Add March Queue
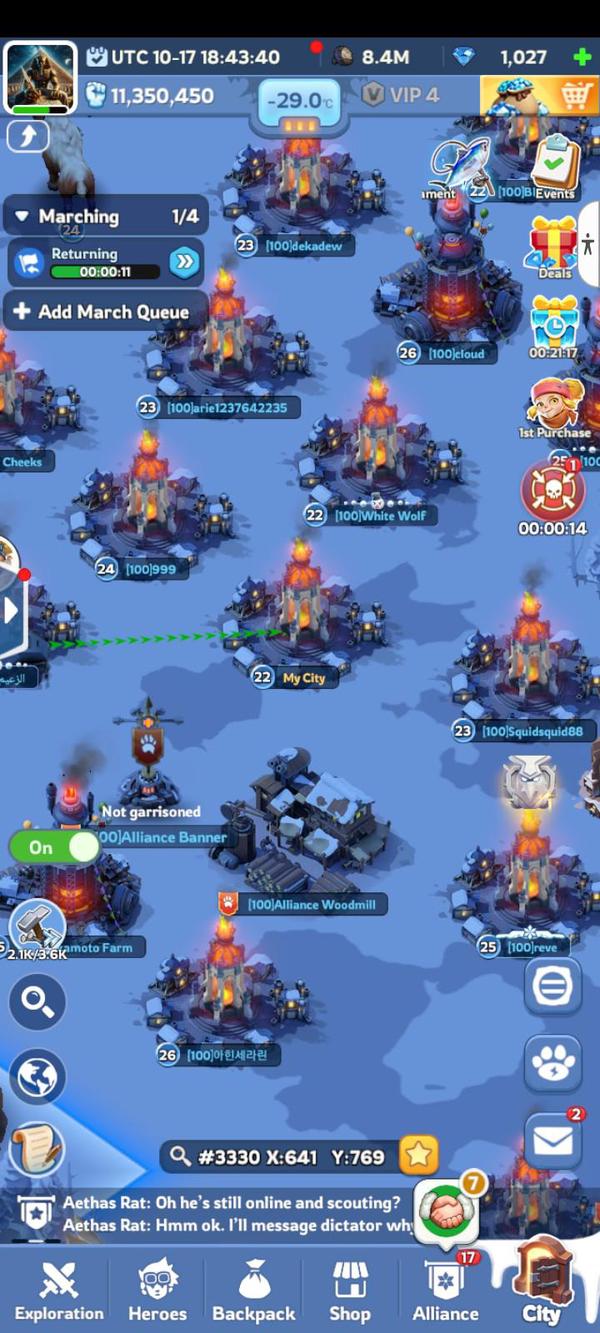Screen dimensions: 600x1333 click(x=103, y=312)
